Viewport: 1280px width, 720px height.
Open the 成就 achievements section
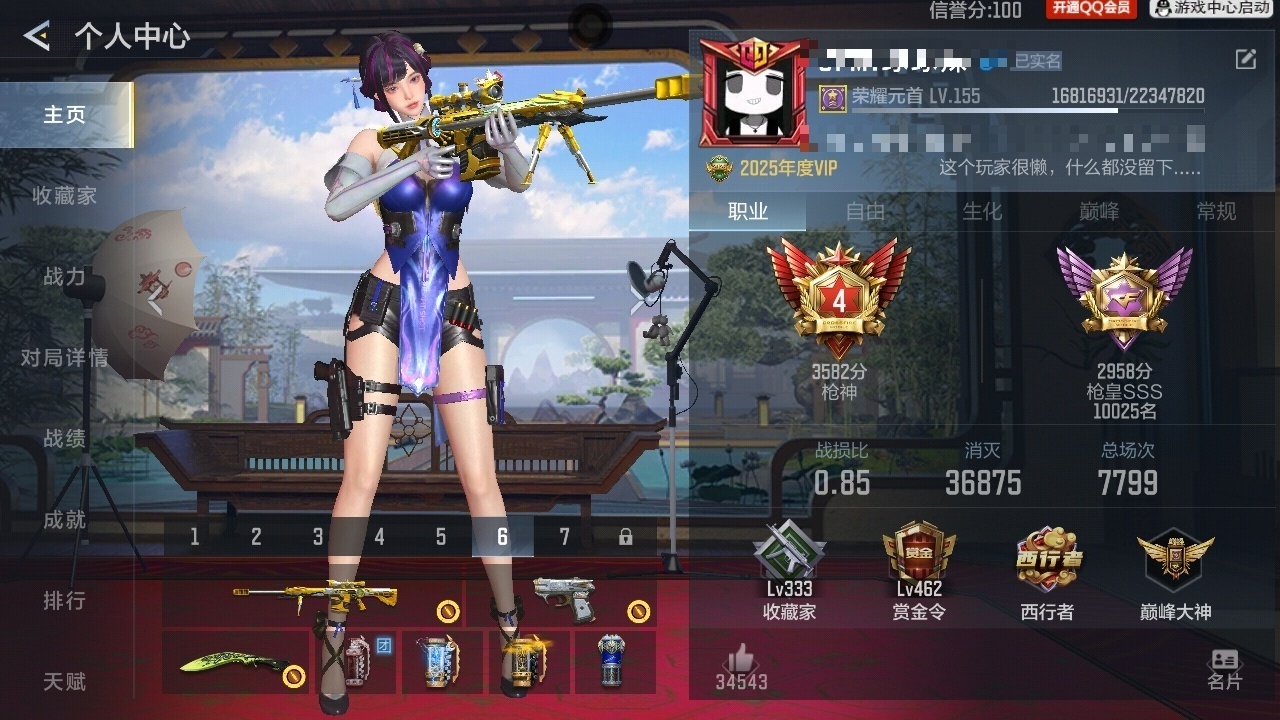tap(64, 520)
